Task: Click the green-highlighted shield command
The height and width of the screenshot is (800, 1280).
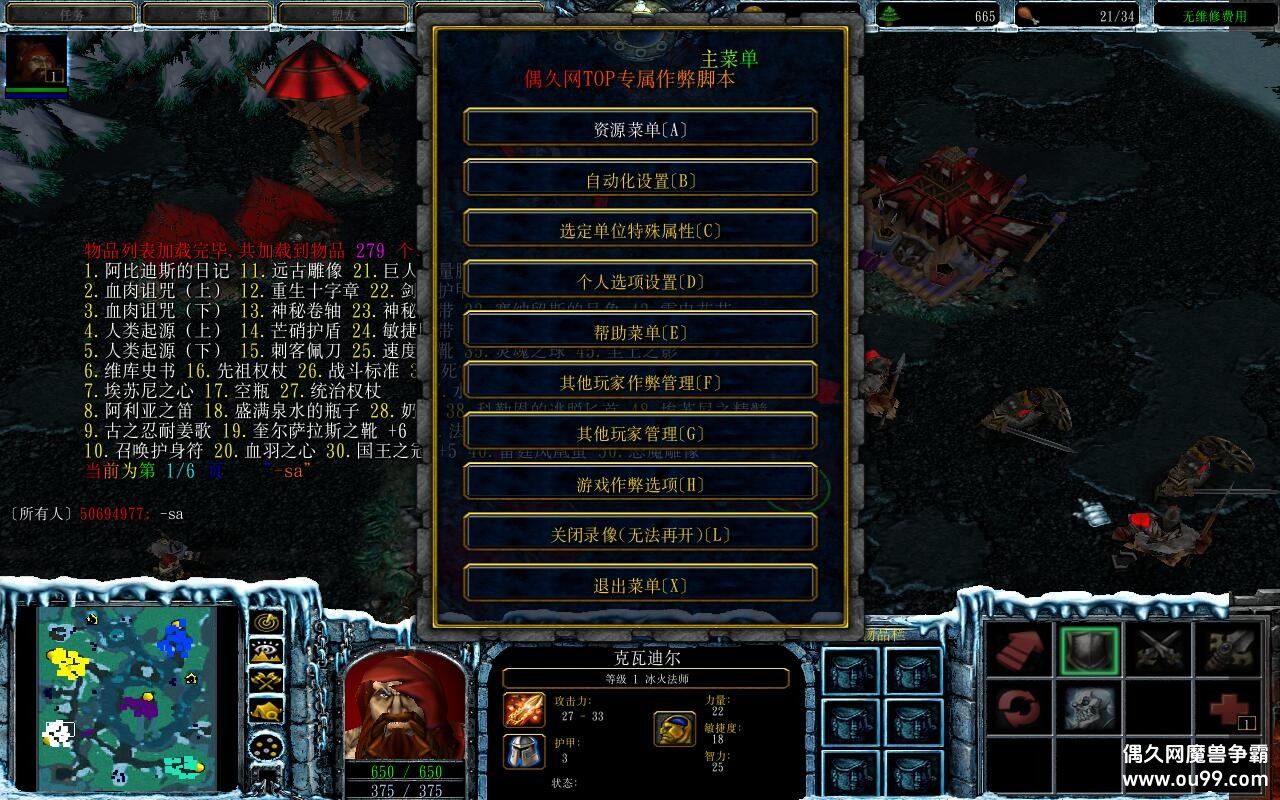Action: click(x=1089, y=650)
